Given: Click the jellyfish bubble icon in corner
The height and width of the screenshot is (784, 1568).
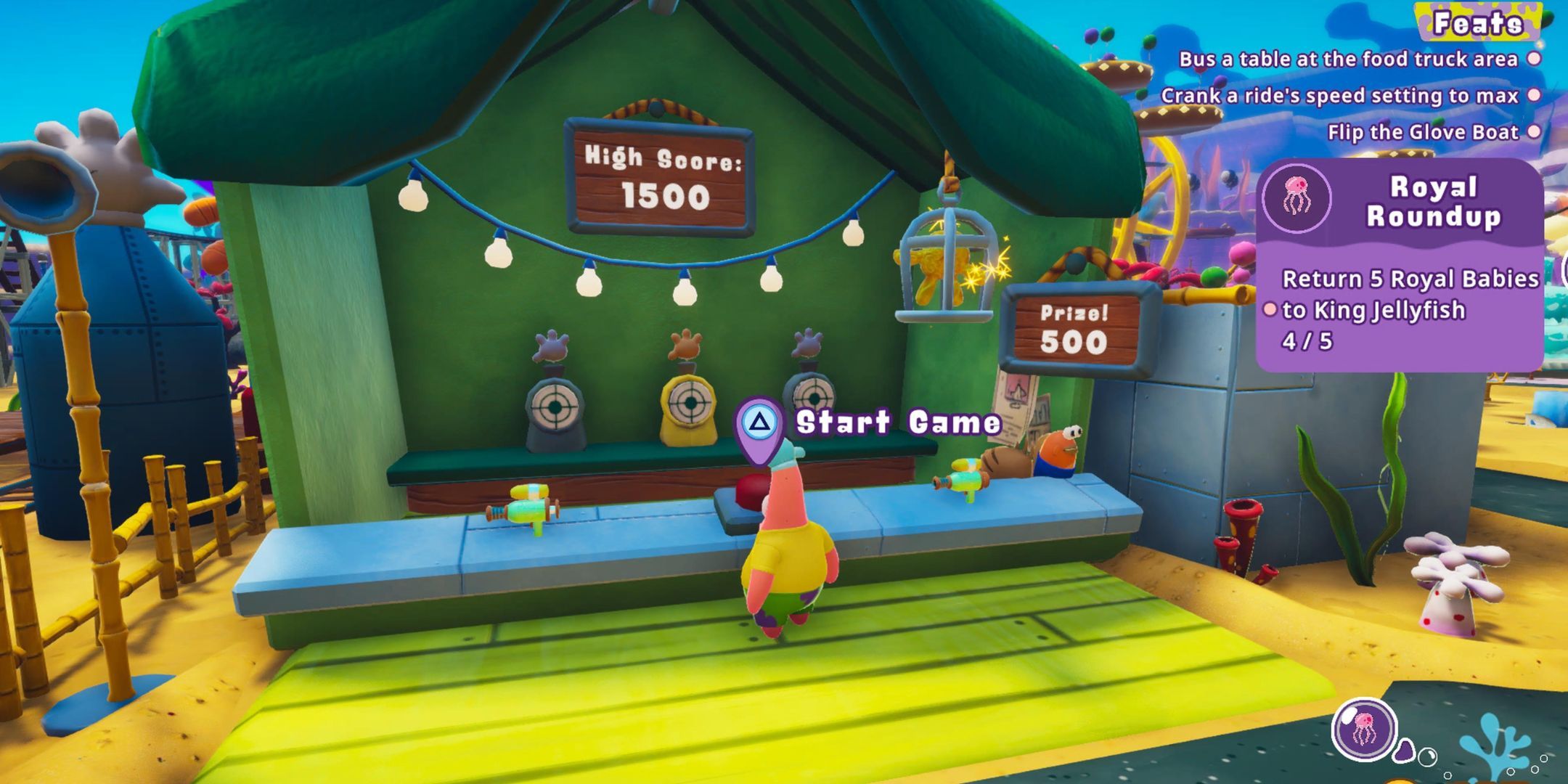Looking at the screenshot, I should click(x=1364, y=729).
